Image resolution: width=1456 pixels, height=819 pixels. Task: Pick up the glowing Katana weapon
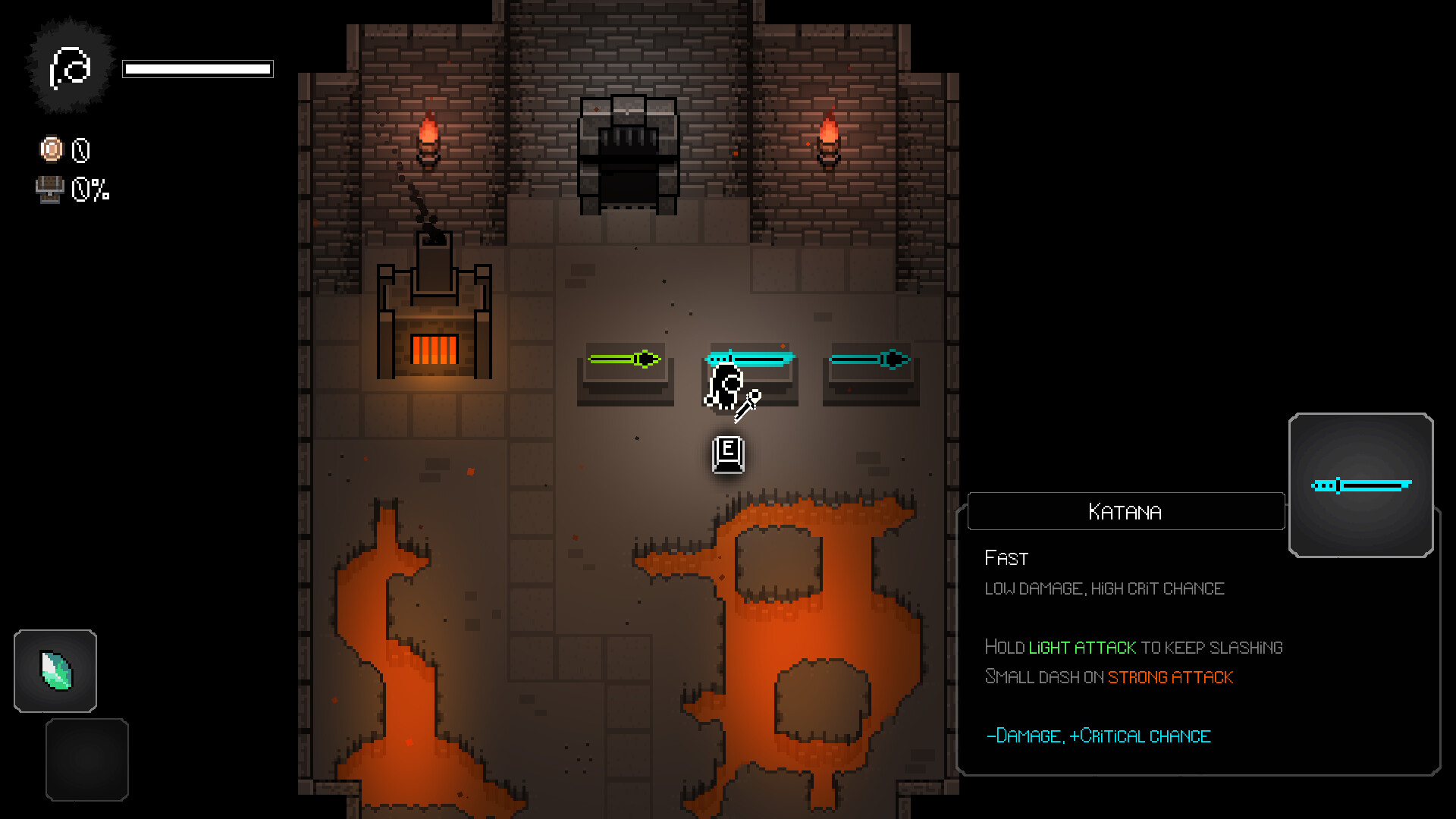[751, 356]
